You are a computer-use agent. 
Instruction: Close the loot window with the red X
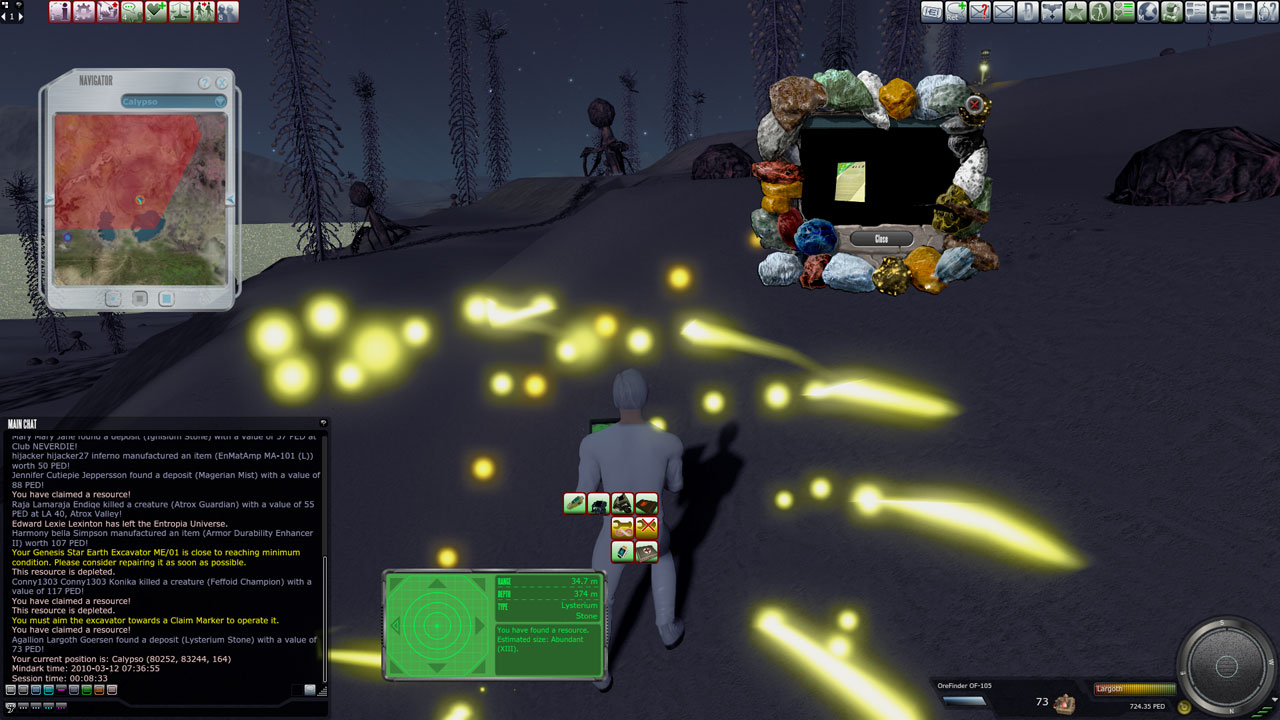click(x=974, y=104)
